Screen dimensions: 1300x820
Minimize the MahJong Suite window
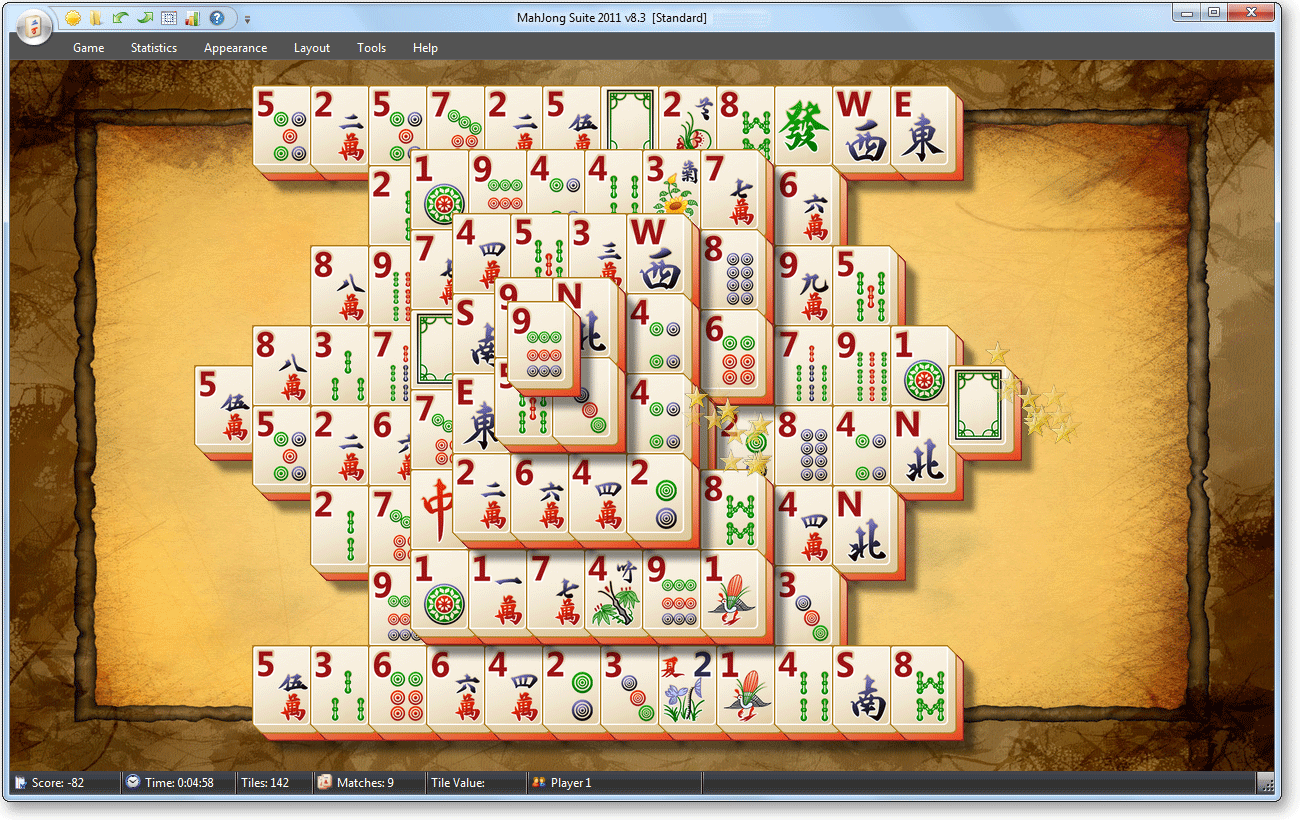click(x=1187, y=12)
